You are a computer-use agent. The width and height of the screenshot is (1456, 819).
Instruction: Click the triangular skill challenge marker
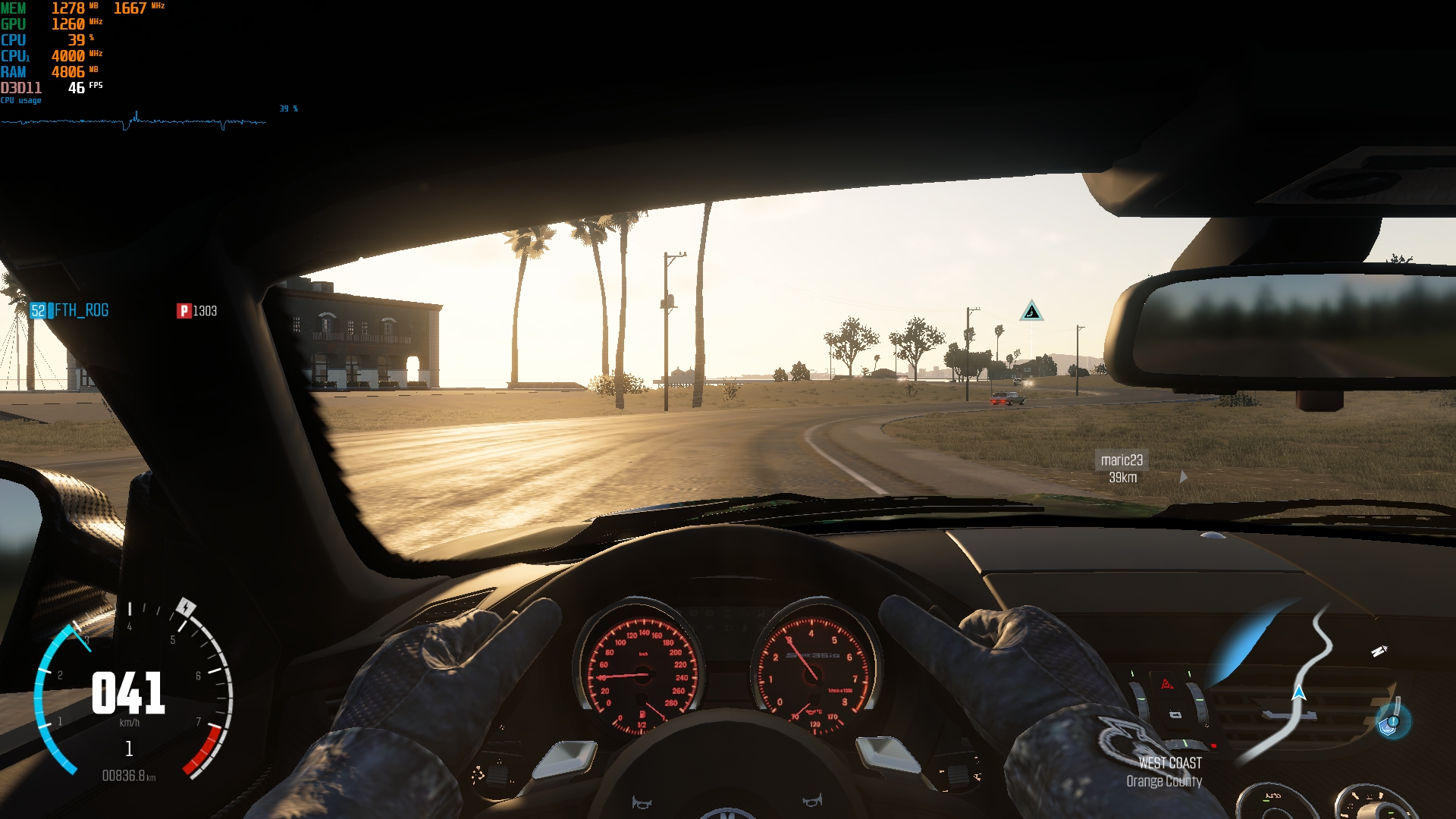(1031, 311)
